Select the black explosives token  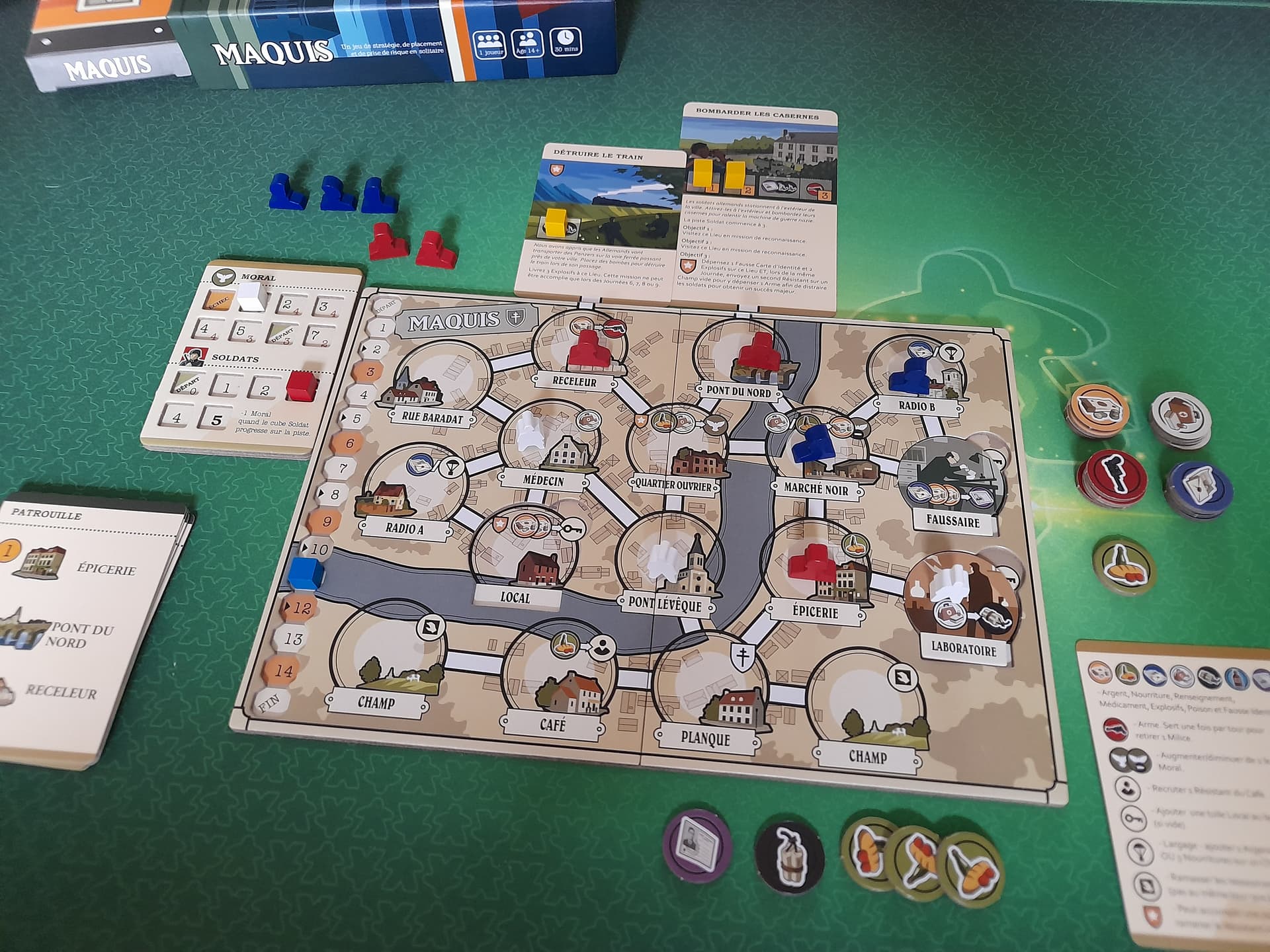(x=788, y=856)
